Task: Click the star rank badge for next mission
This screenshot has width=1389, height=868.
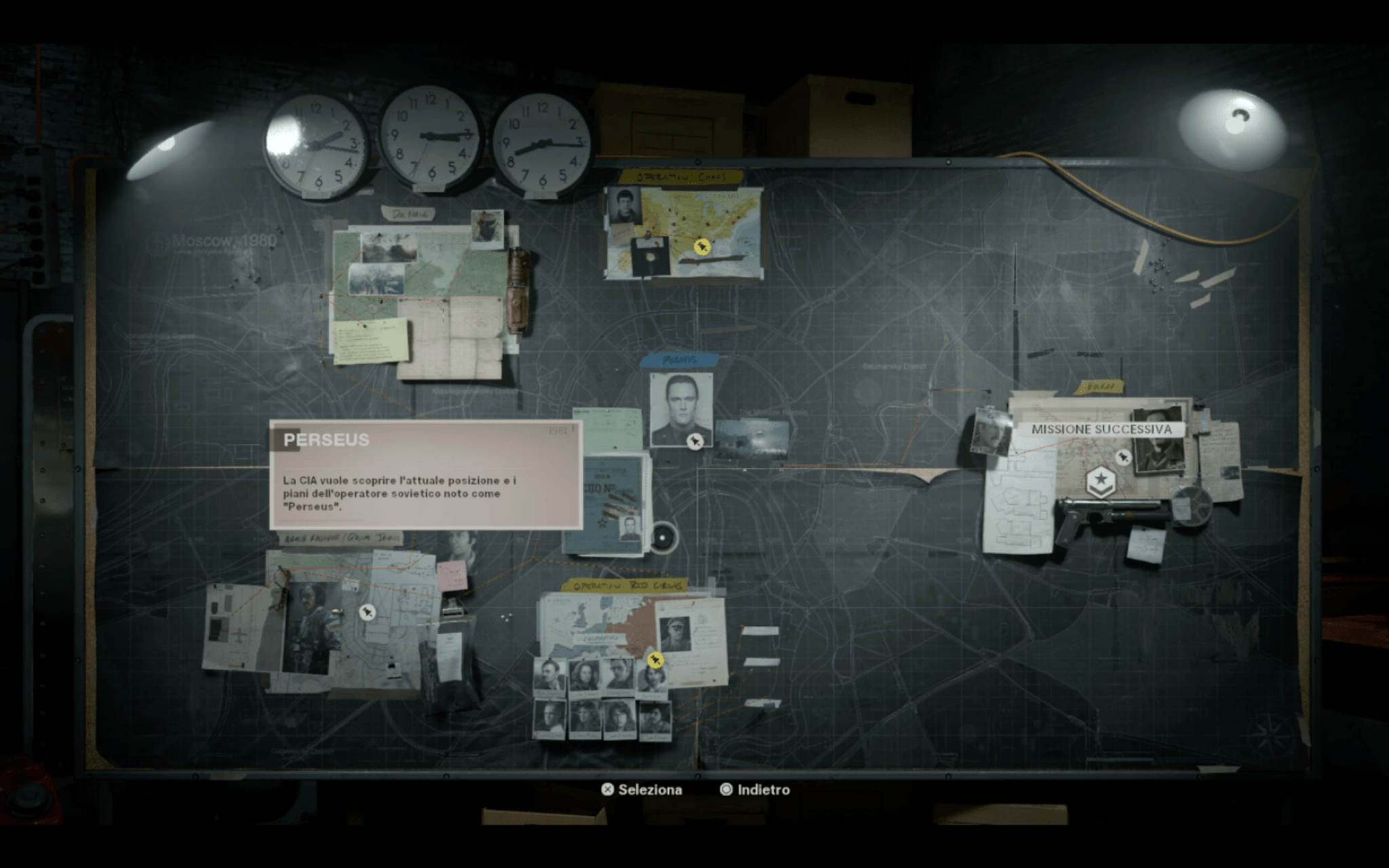Action: pos(1100,482)
